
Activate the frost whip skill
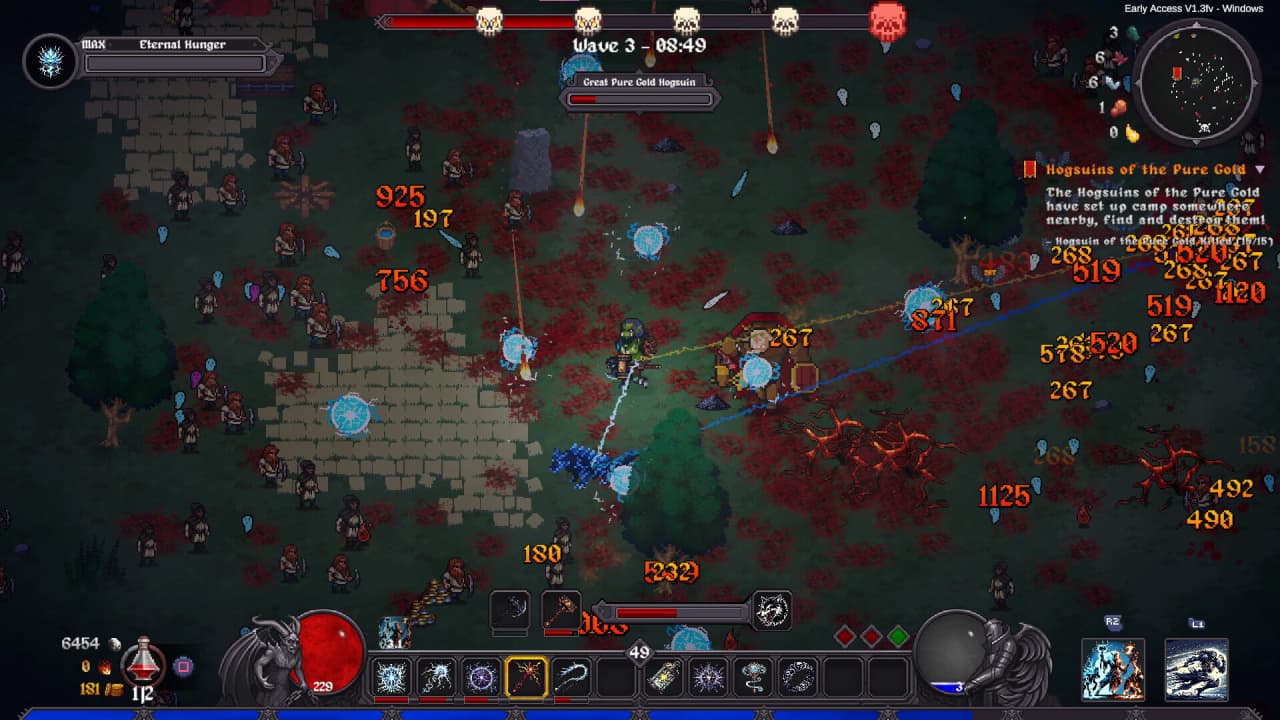(571, 677)
